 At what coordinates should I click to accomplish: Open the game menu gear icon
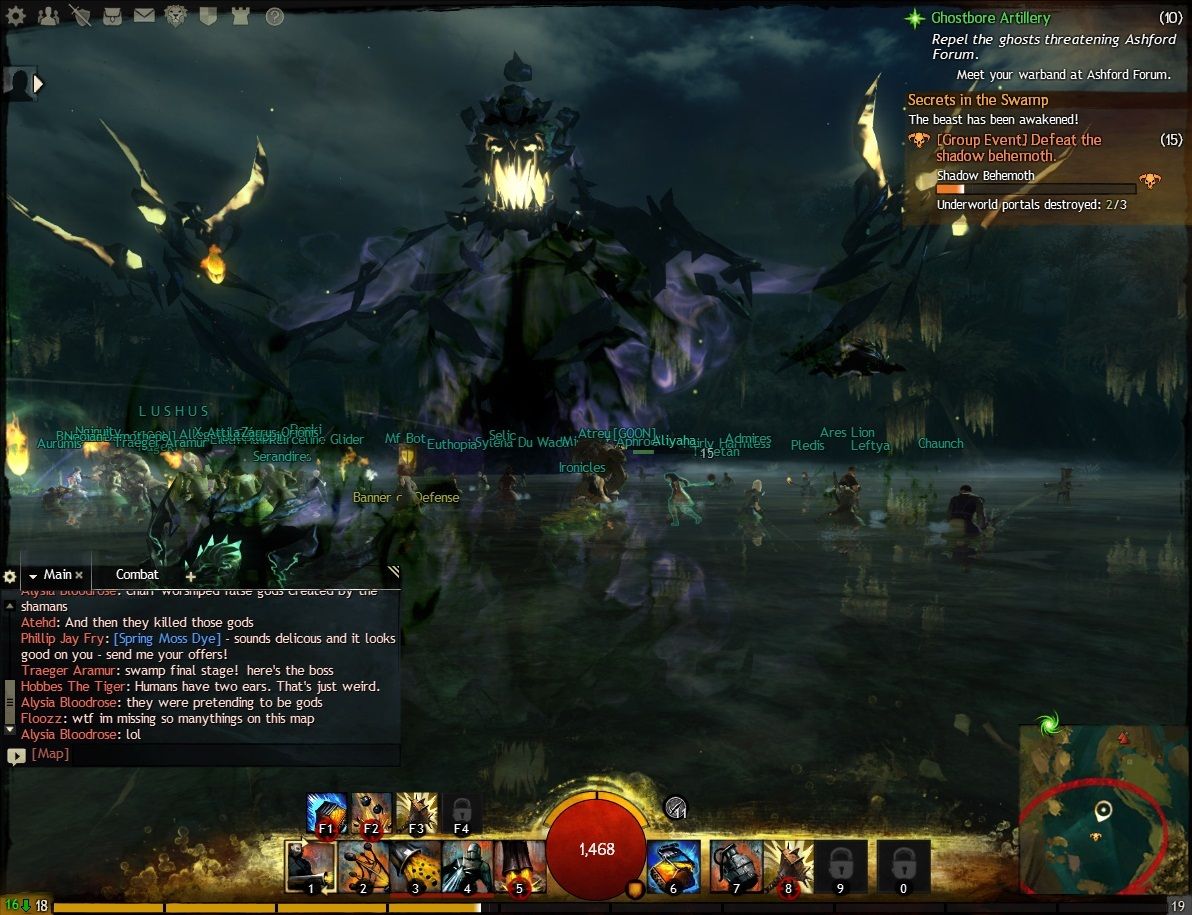tap(18, 16)
